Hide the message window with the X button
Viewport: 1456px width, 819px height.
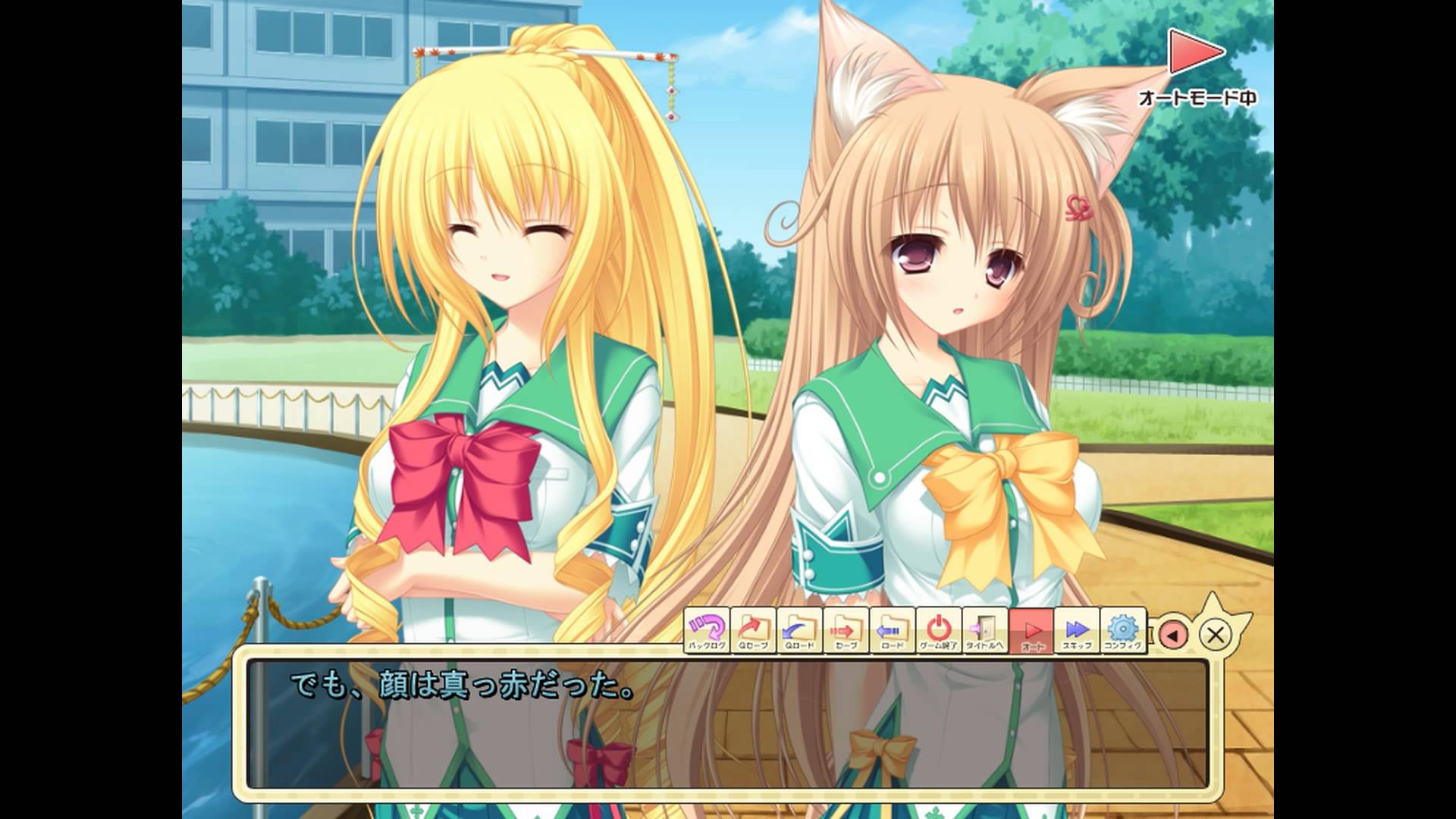1216,635
